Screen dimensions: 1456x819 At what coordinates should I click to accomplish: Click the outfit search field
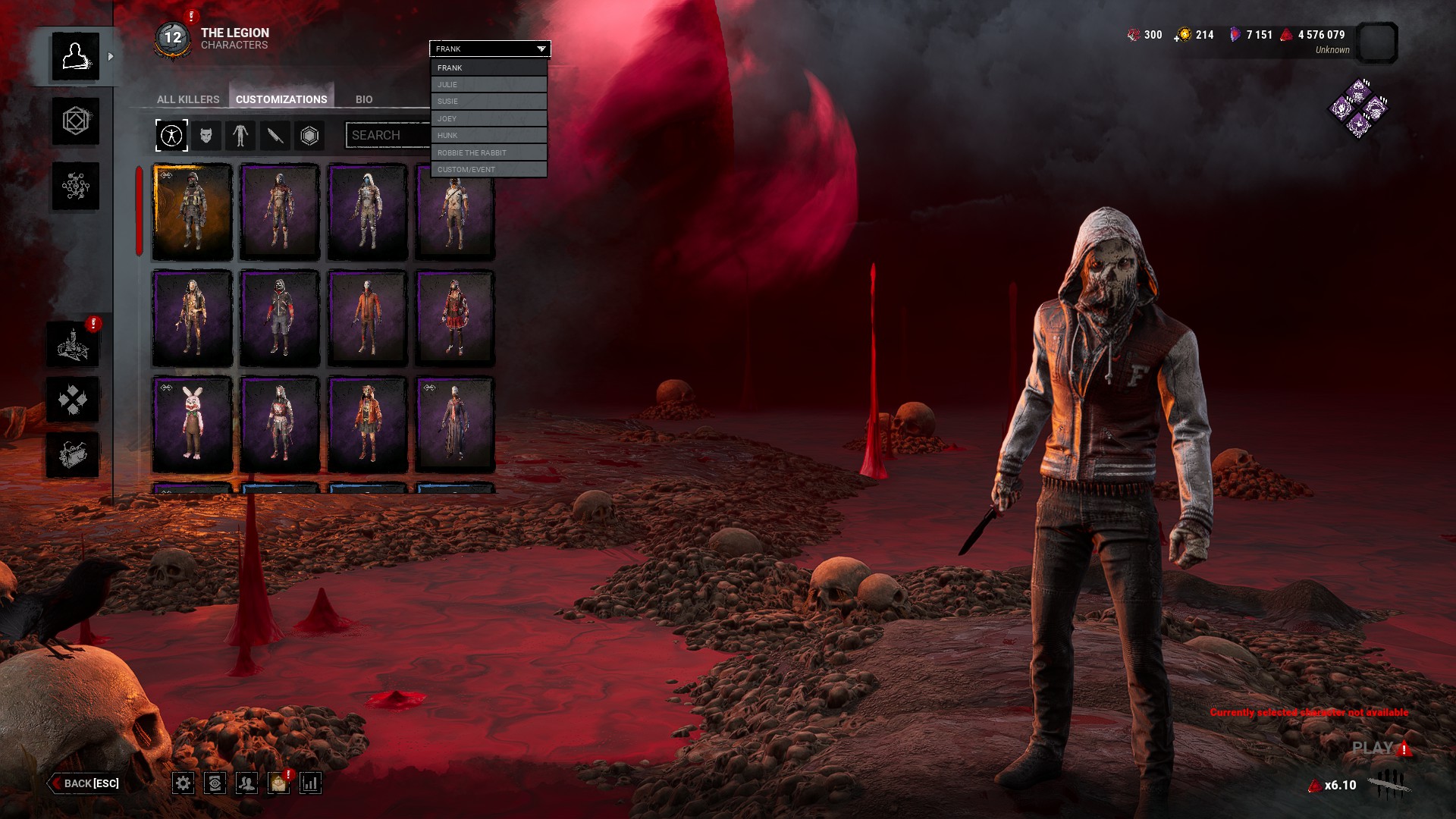point(388,135)
